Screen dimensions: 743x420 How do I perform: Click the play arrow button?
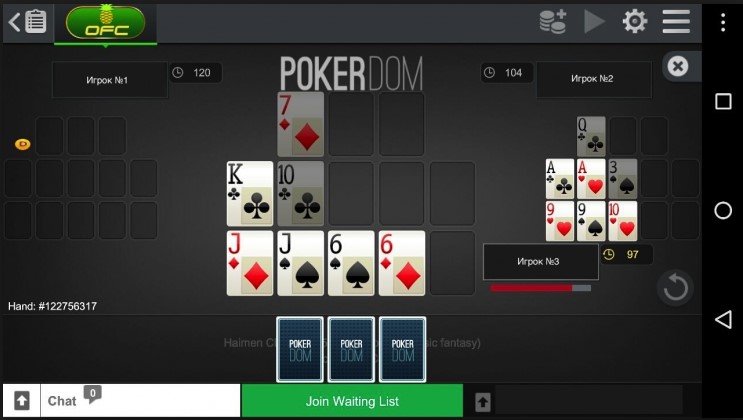click(594, 21)
